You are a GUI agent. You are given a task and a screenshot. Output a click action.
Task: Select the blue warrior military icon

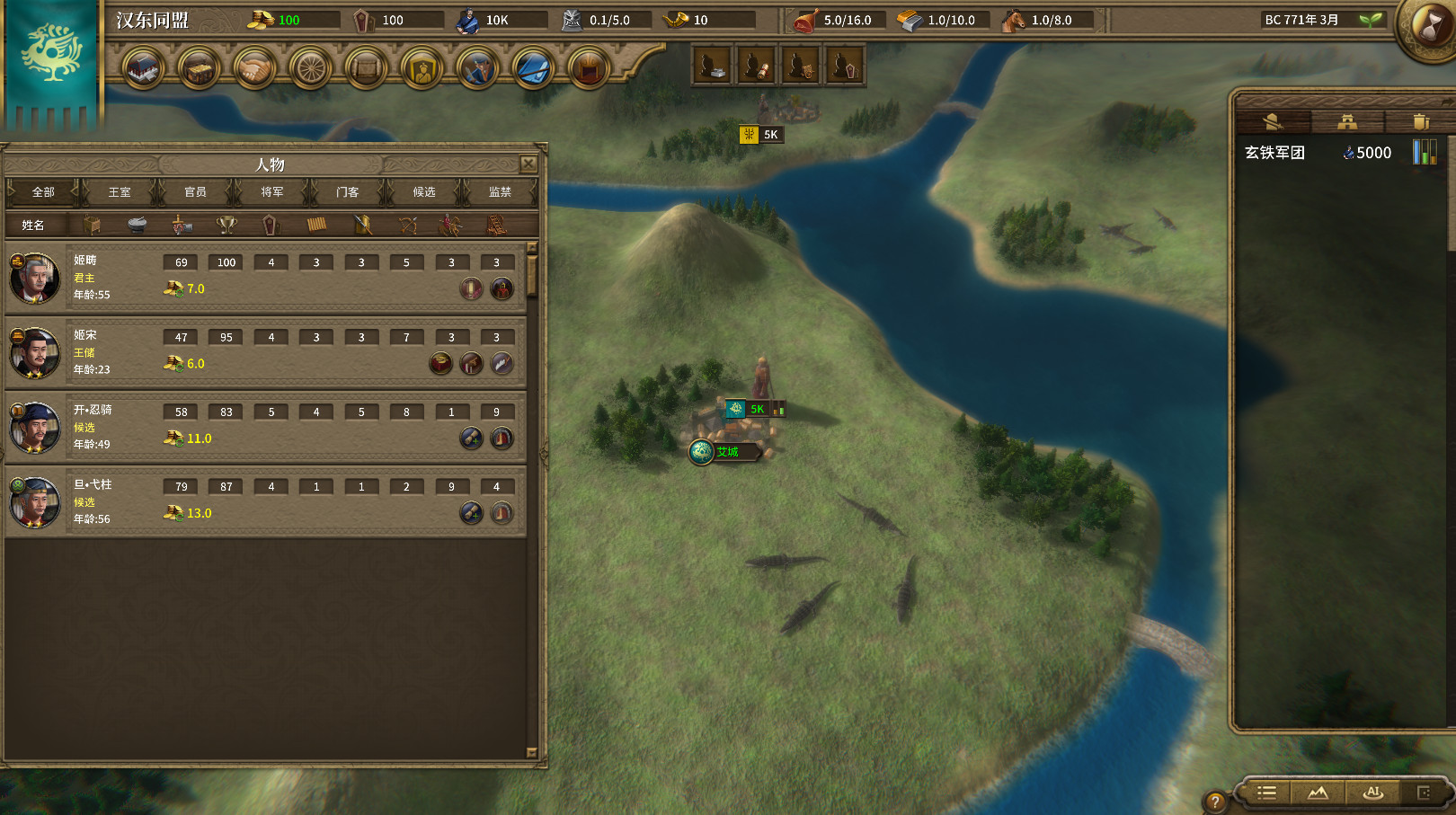pos(477,69)
